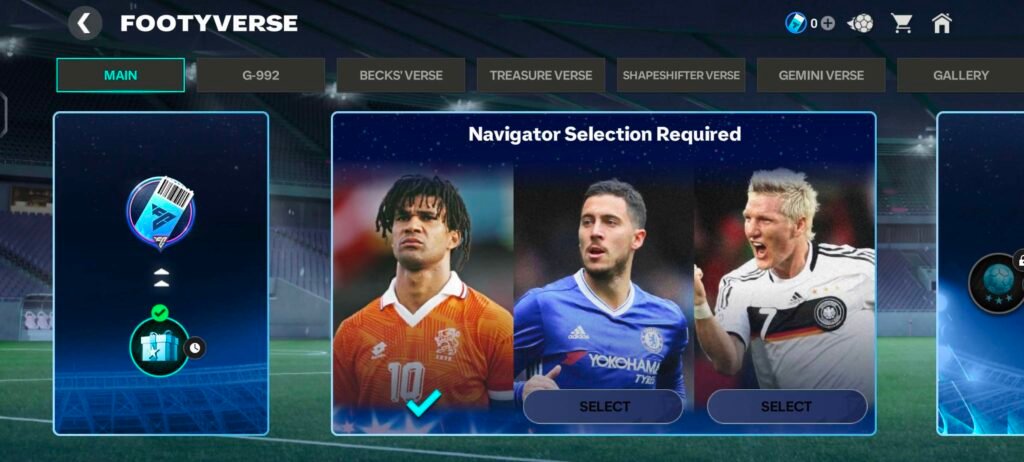Image resolution: width=1024 pixels, height=462 pixels.
Task: Open the ticket reward badge
Action: (161, 211)
